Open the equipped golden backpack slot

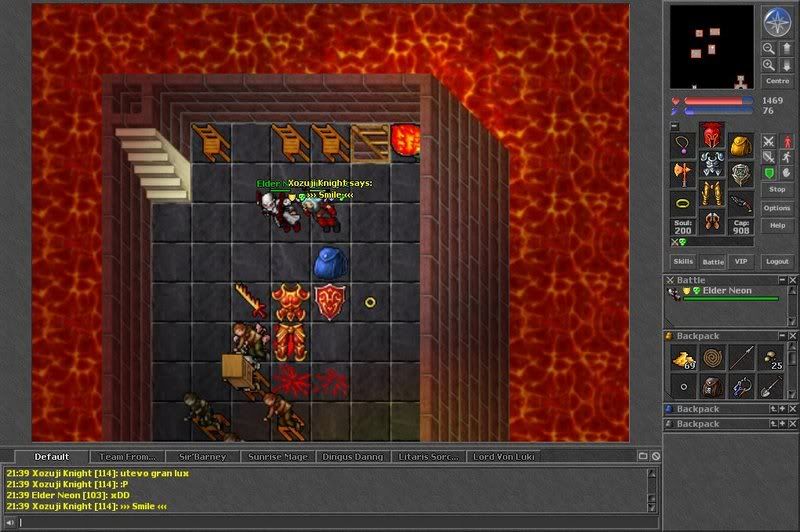(x=739, y=147)
